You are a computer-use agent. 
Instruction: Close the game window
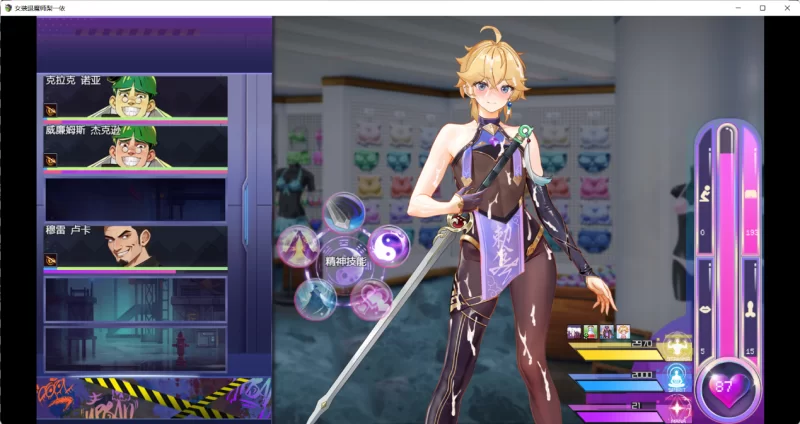(x=786, y=7)
